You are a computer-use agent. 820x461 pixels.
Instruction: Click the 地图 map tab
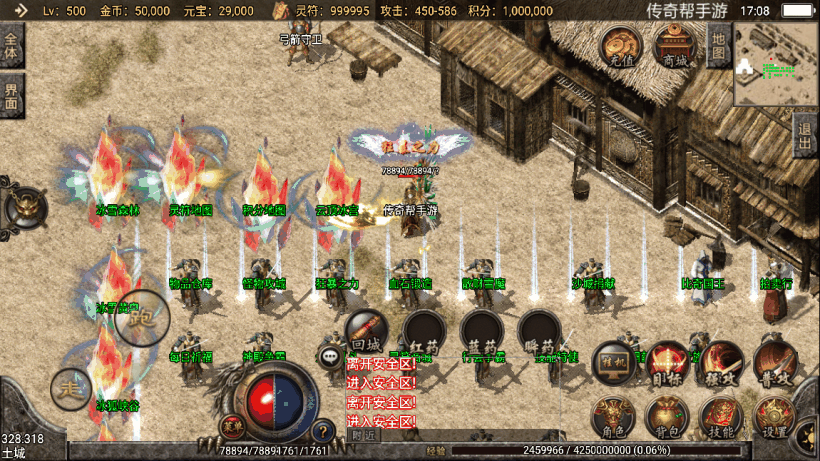[x=718, y=46]
